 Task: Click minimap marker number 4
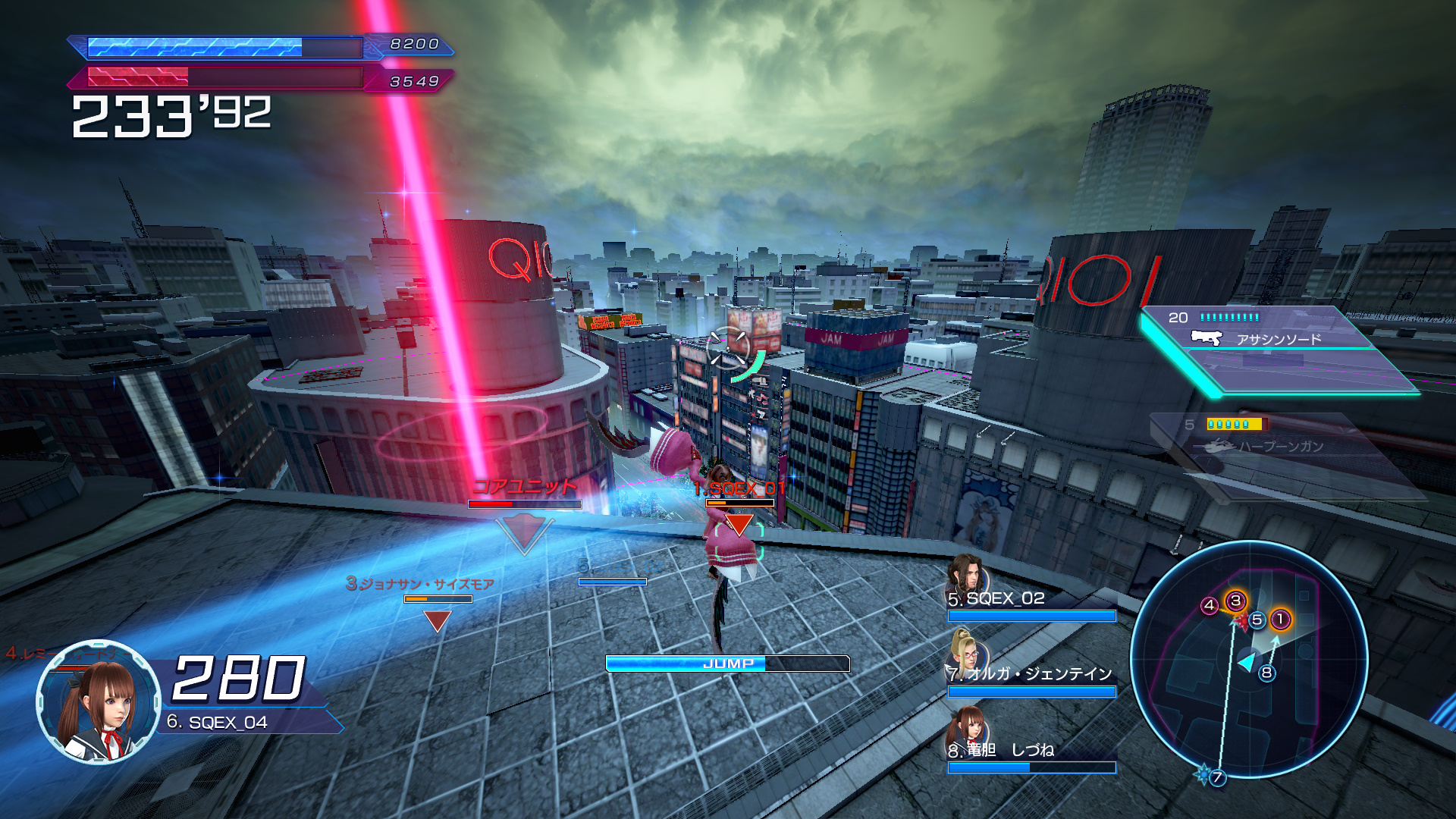[x=1210, y=605]
